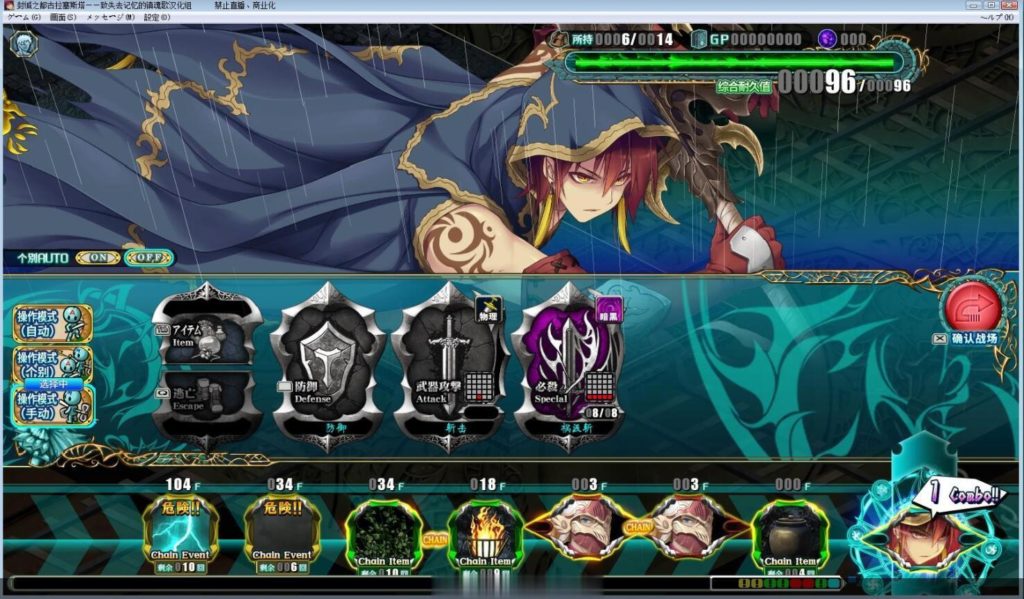Open the メッセージ menu
The height and width of the screenshot is (599, 1024).
[110, 18]
